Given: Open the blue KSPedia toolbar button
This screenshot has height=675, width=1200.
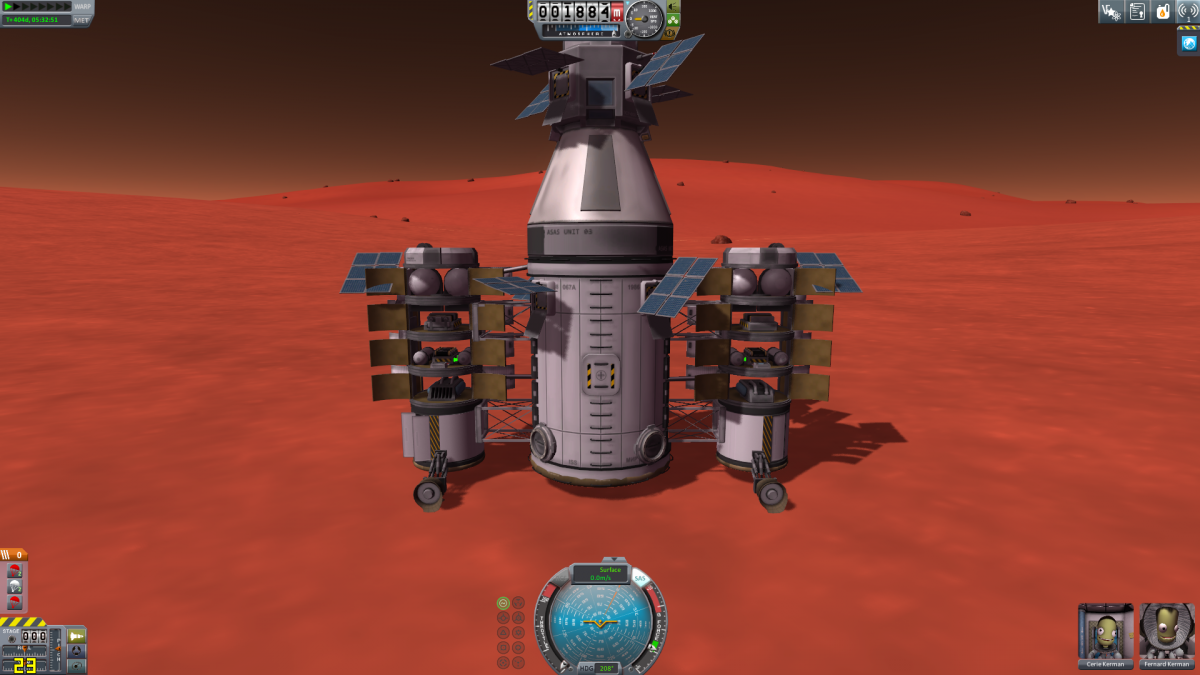Looking at the screenshot, I should (x=1188, y=42).
